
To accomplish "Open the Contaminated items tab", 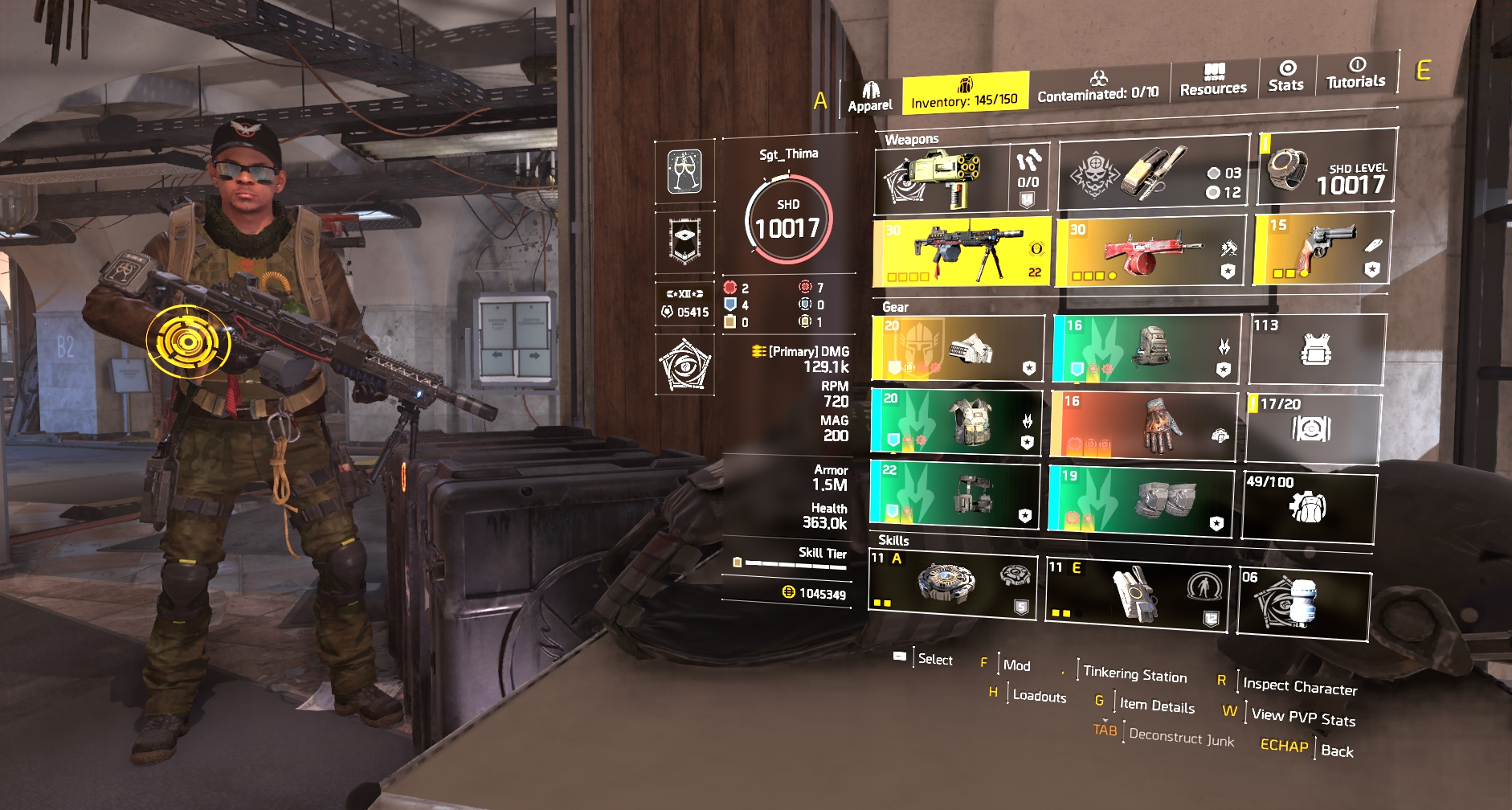I will (1097, 87).
